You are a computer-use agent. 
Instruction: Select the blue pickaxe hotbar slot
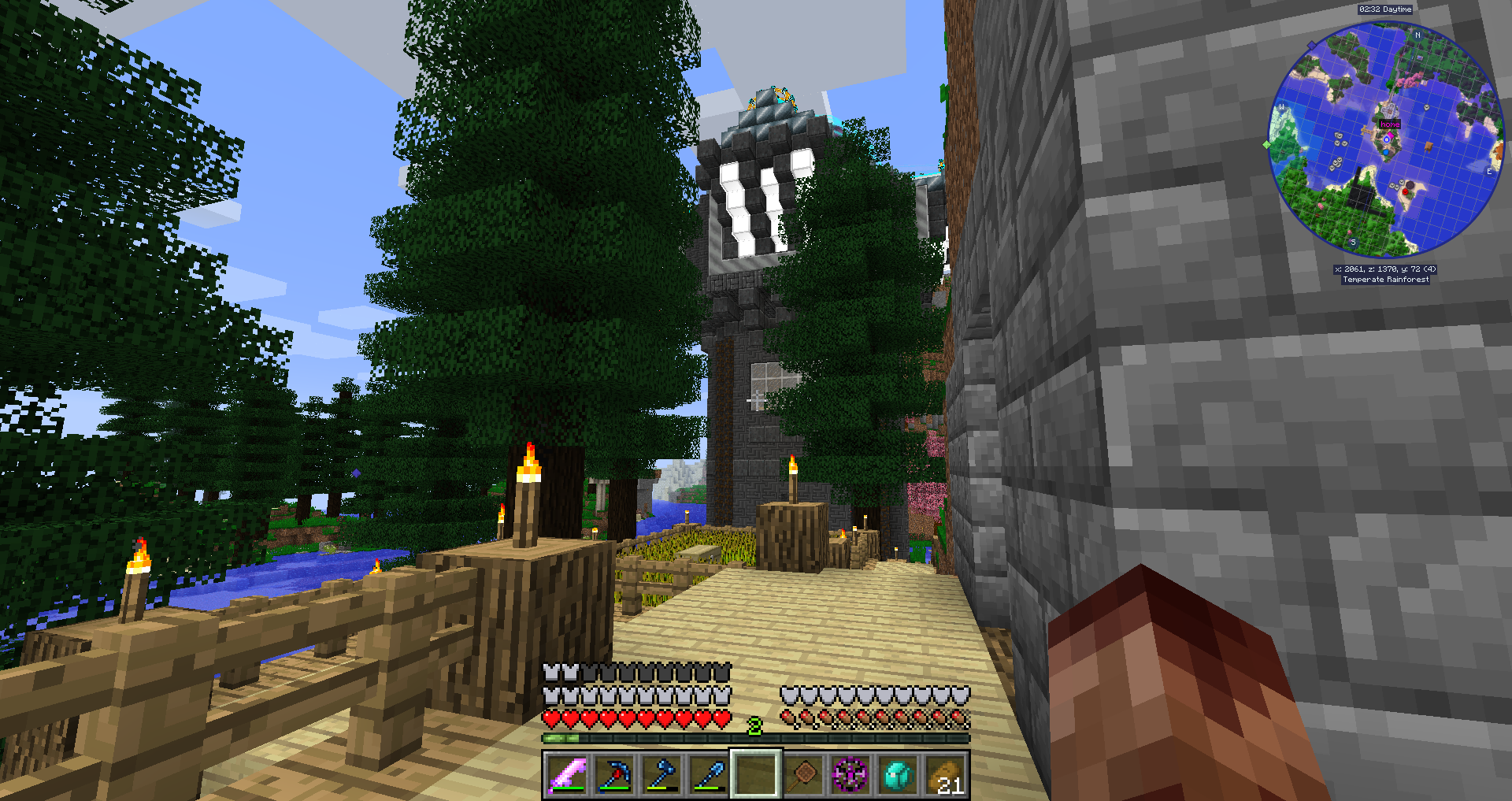614,775
